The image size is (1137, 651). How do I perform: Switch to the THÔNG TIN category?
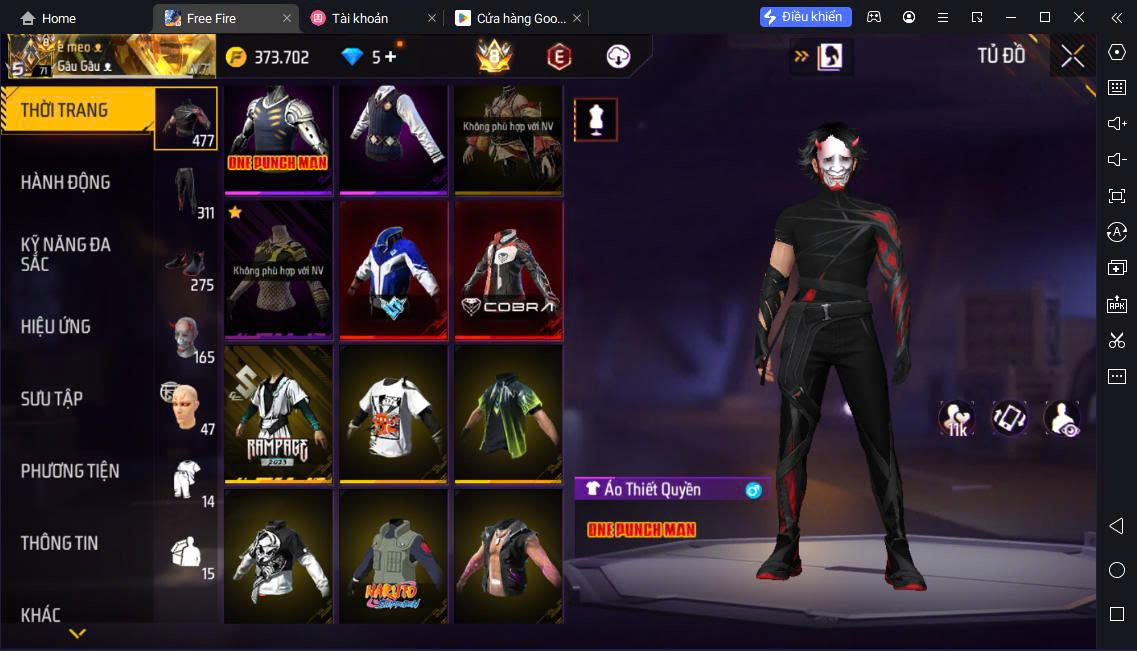tap(60, 543)
